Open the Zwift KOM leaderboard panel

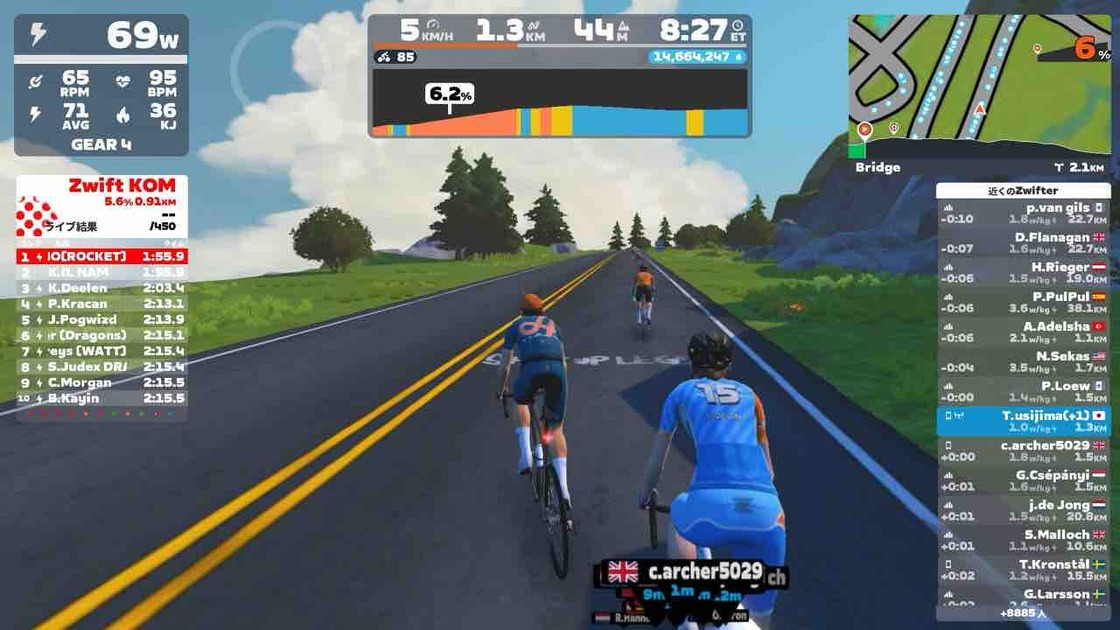point(102,205)
